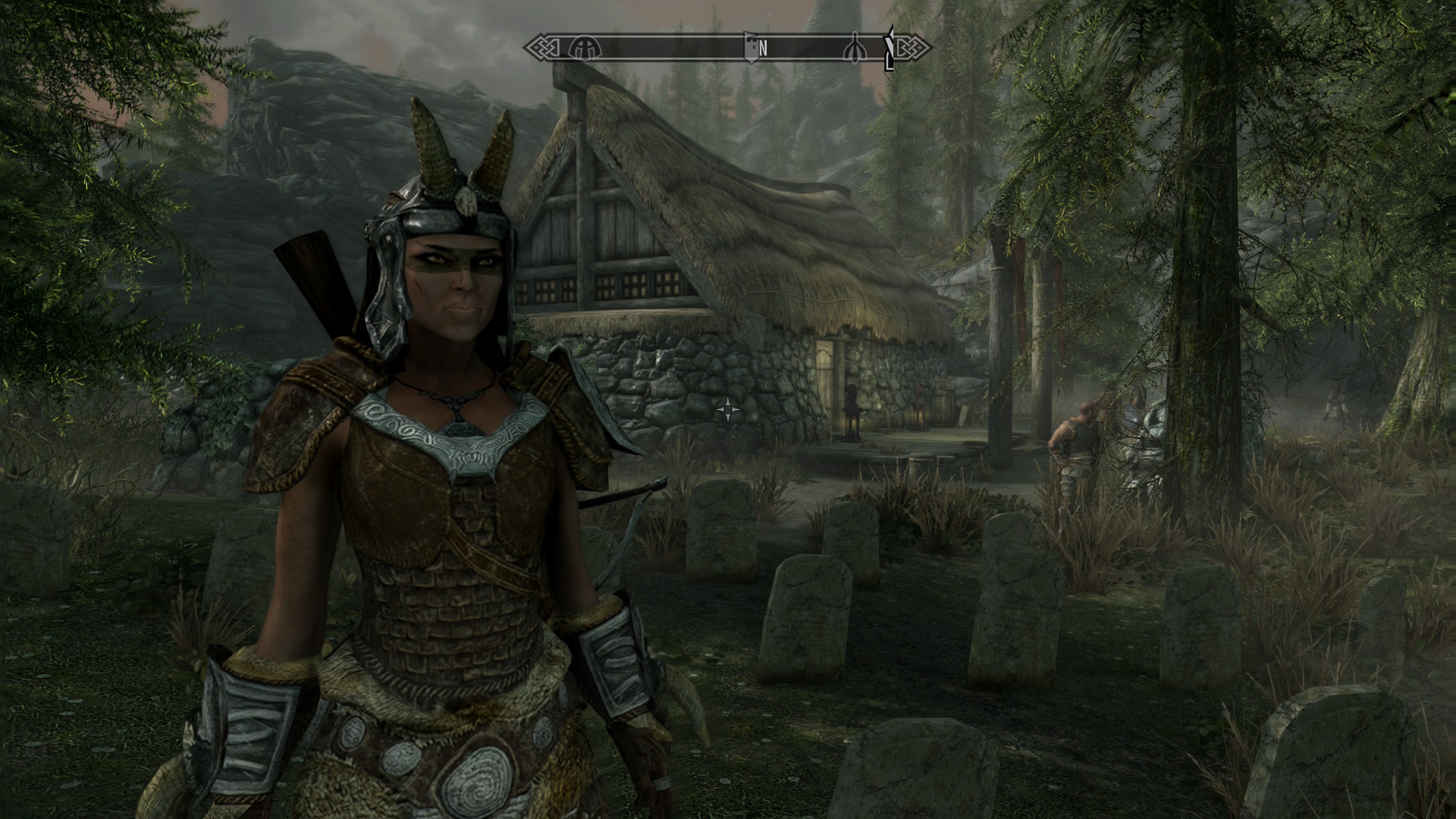1456x819 pixels.
Task: Pick the three-pronged spire marker on the compass
Action: (855, 48)
